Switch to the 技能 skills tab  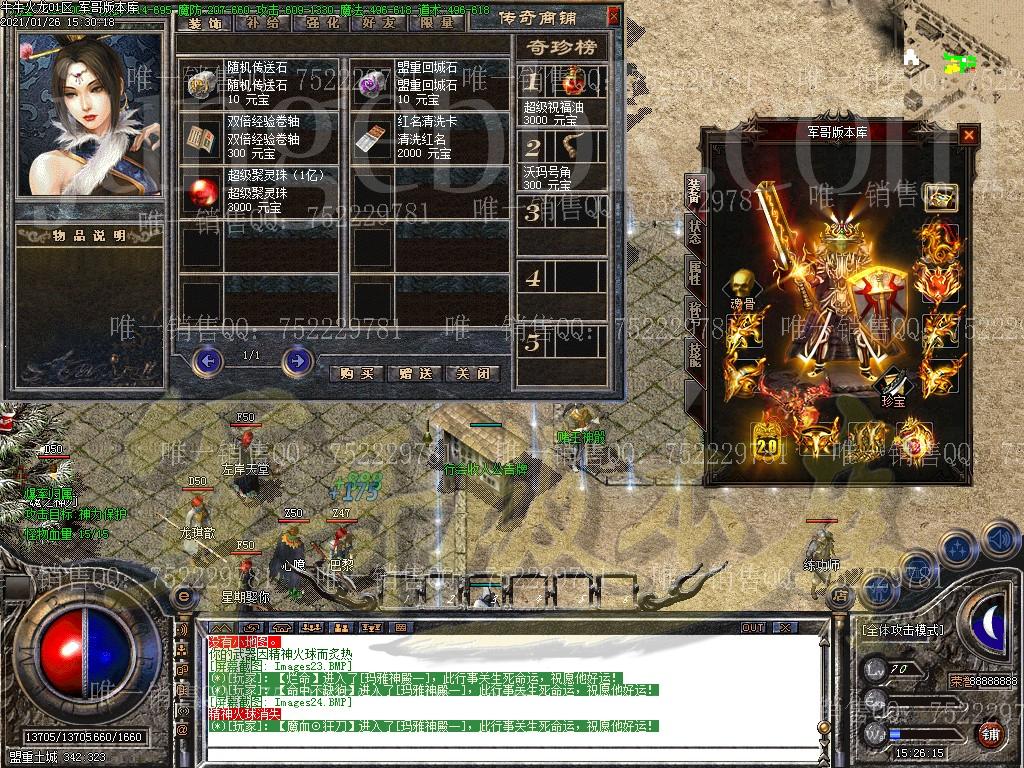click(693, 352)
